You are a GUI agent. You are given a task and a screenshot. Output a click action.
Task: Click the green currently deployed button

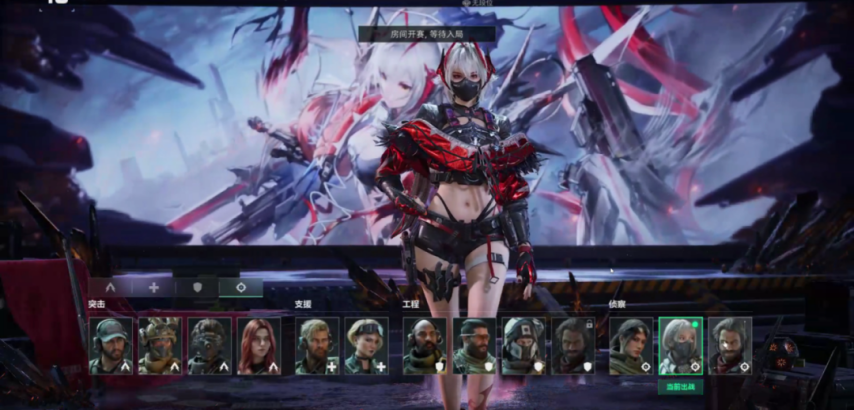pyautogui.click(x=681, y=386)
